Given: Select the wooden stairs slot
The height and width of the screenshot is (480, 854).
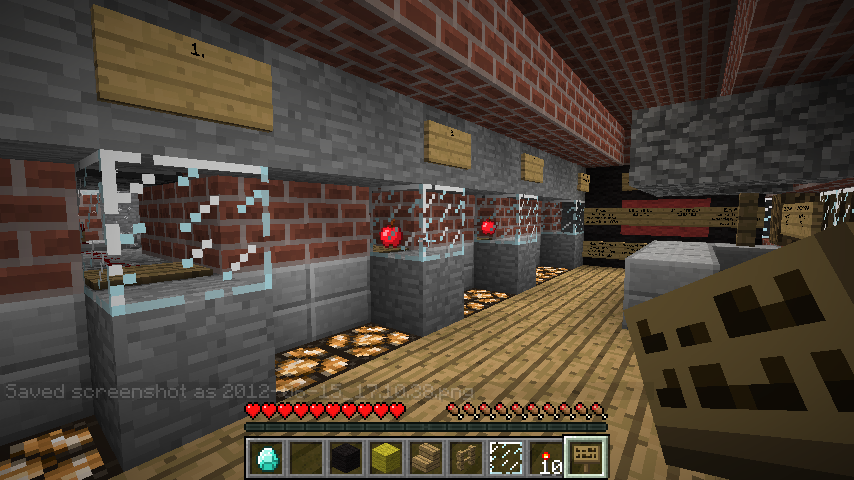Looking at the screenshot, I should (x=425, y=458).
